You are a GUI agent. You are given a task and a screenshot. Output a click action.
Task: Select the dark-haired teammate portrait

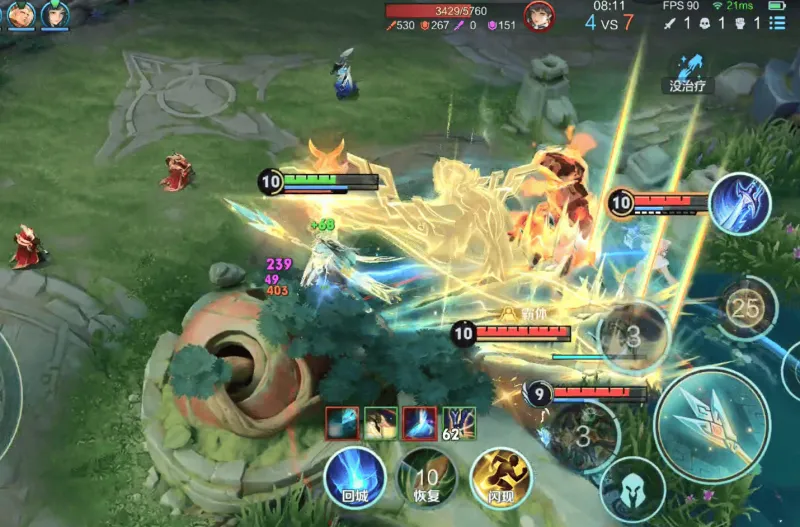point(55,14)
